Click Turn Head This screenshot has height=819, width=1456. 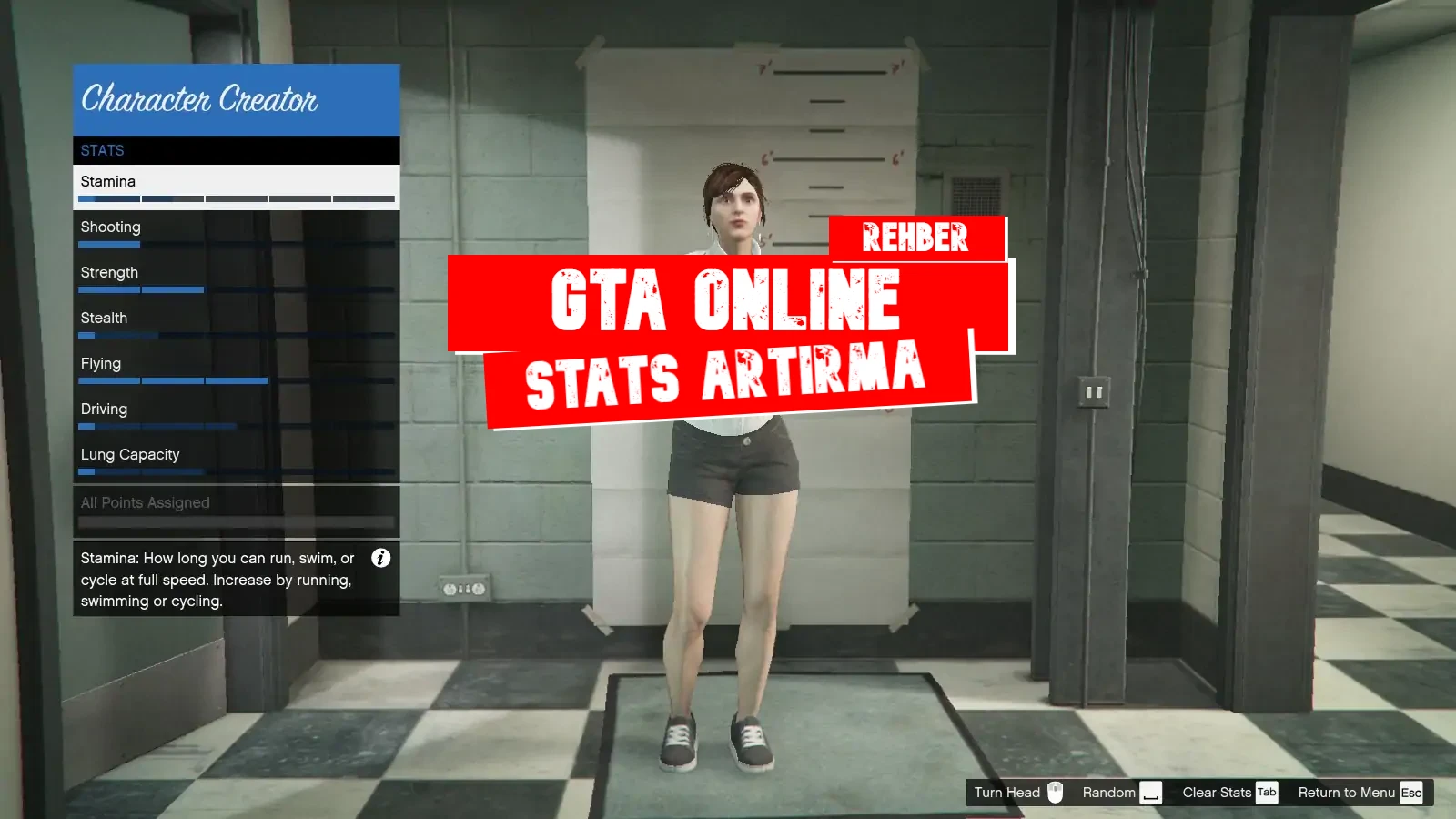coord(1008,792)
